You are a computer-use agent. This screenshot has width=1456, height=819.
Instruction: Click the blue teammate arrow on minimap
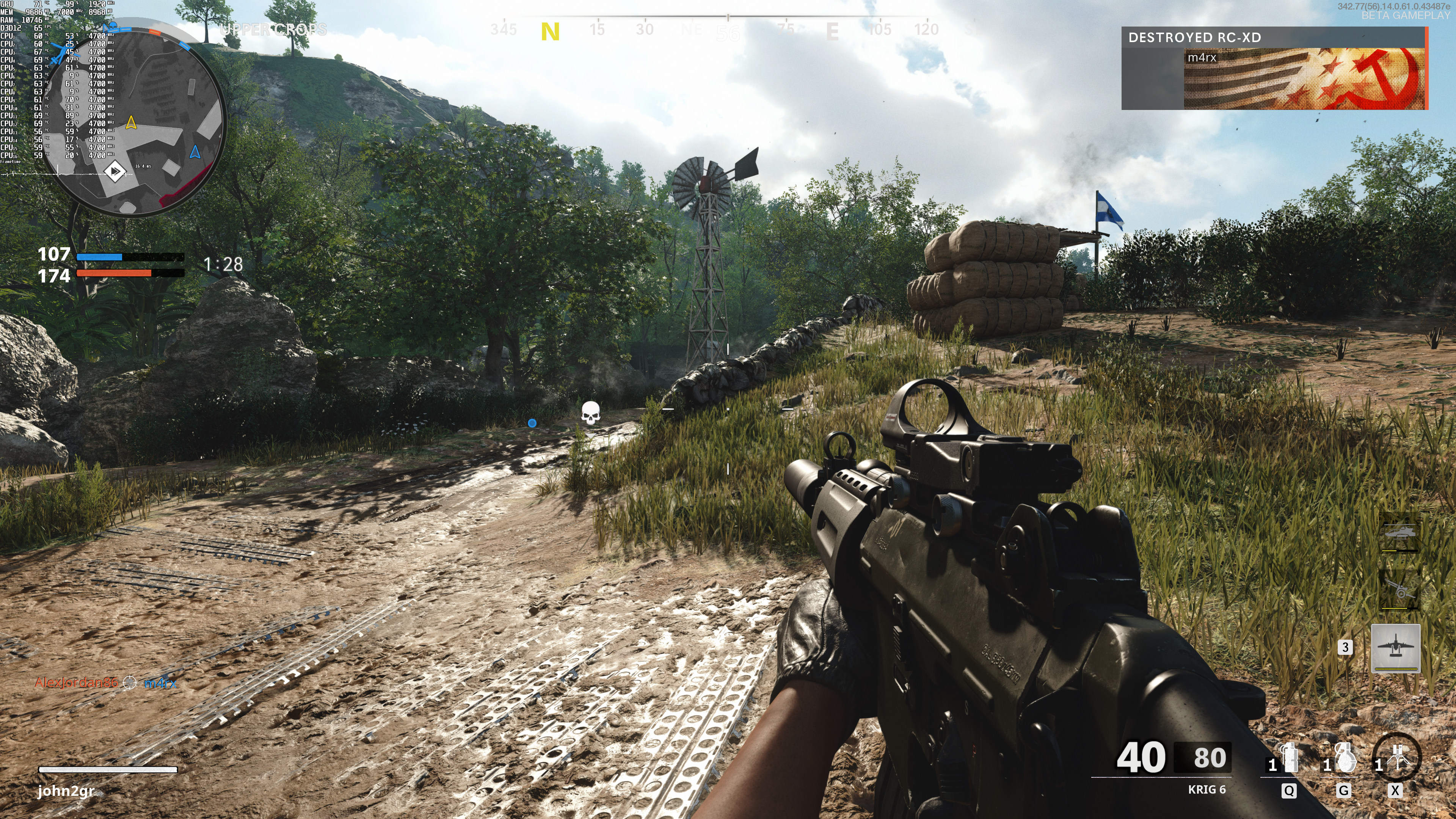click(x=195, y=152)
